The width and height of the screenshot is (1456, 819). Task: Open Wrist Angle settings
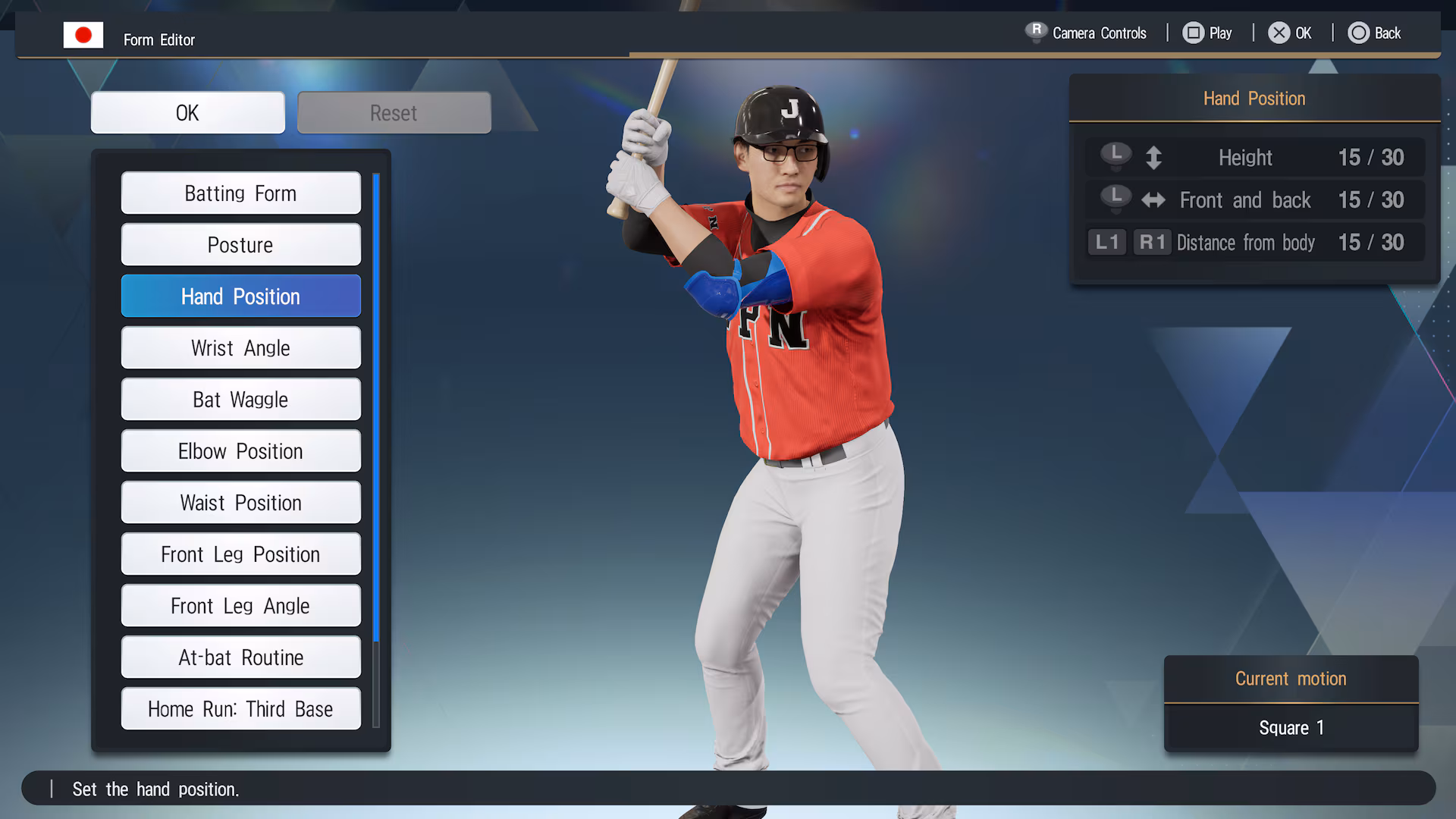(240, 348)
